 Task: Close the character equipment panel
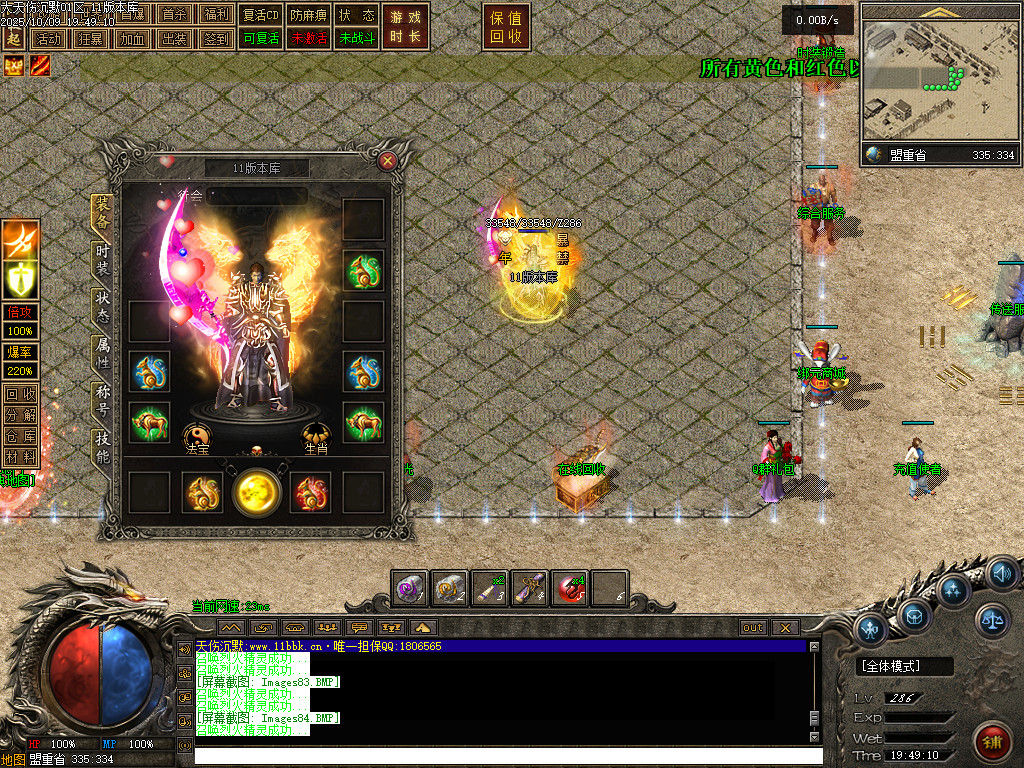click(x=388, y=160)
